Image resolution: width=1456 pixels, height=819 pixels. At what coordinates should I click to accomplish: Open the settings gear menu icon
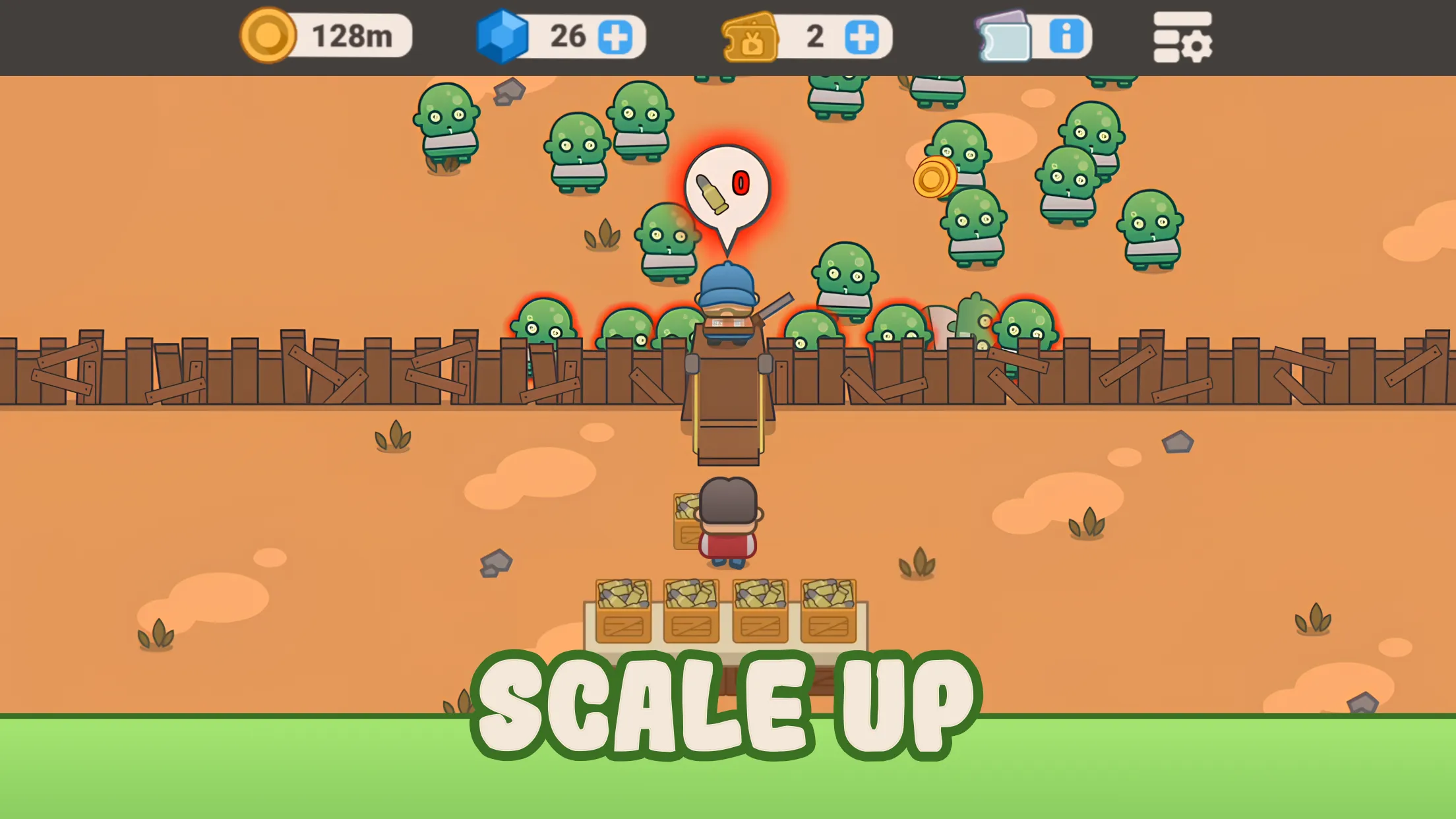[1184, 37]
